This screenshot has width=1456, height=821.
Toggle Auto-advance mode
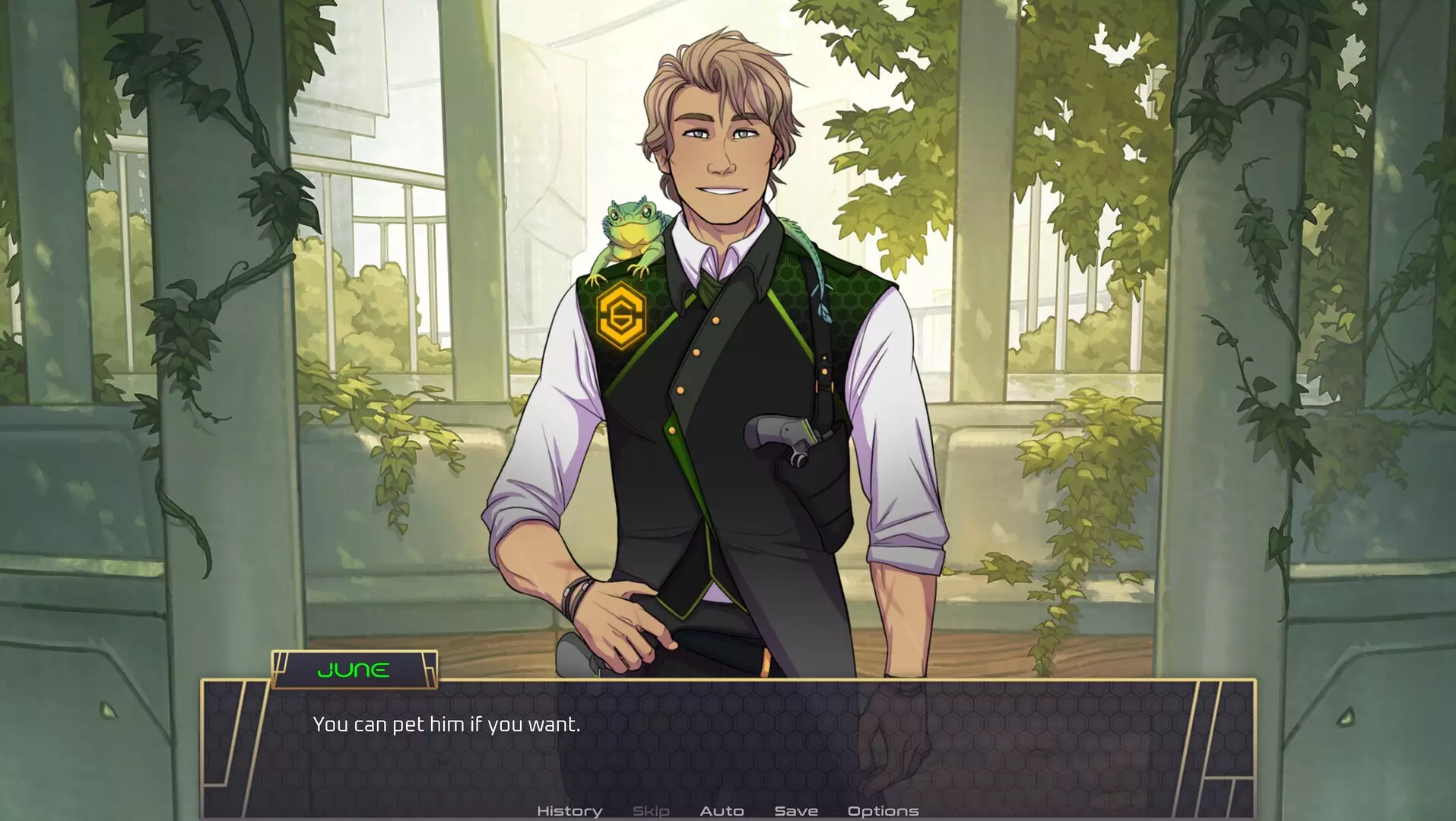(x=722, y=811)
